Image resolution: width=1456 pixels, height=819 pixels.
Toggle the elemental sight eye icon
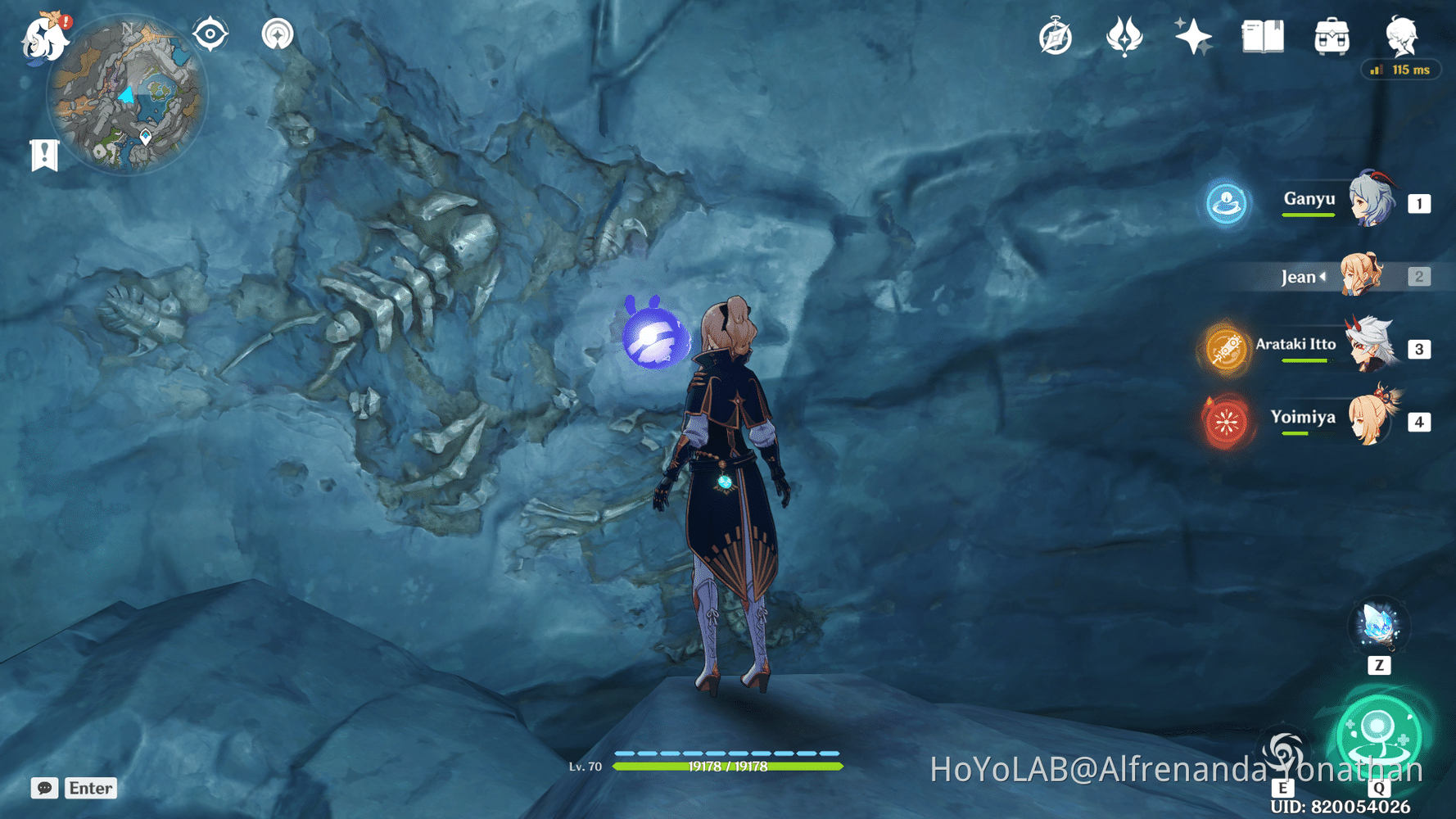click(x=210, y=34)
